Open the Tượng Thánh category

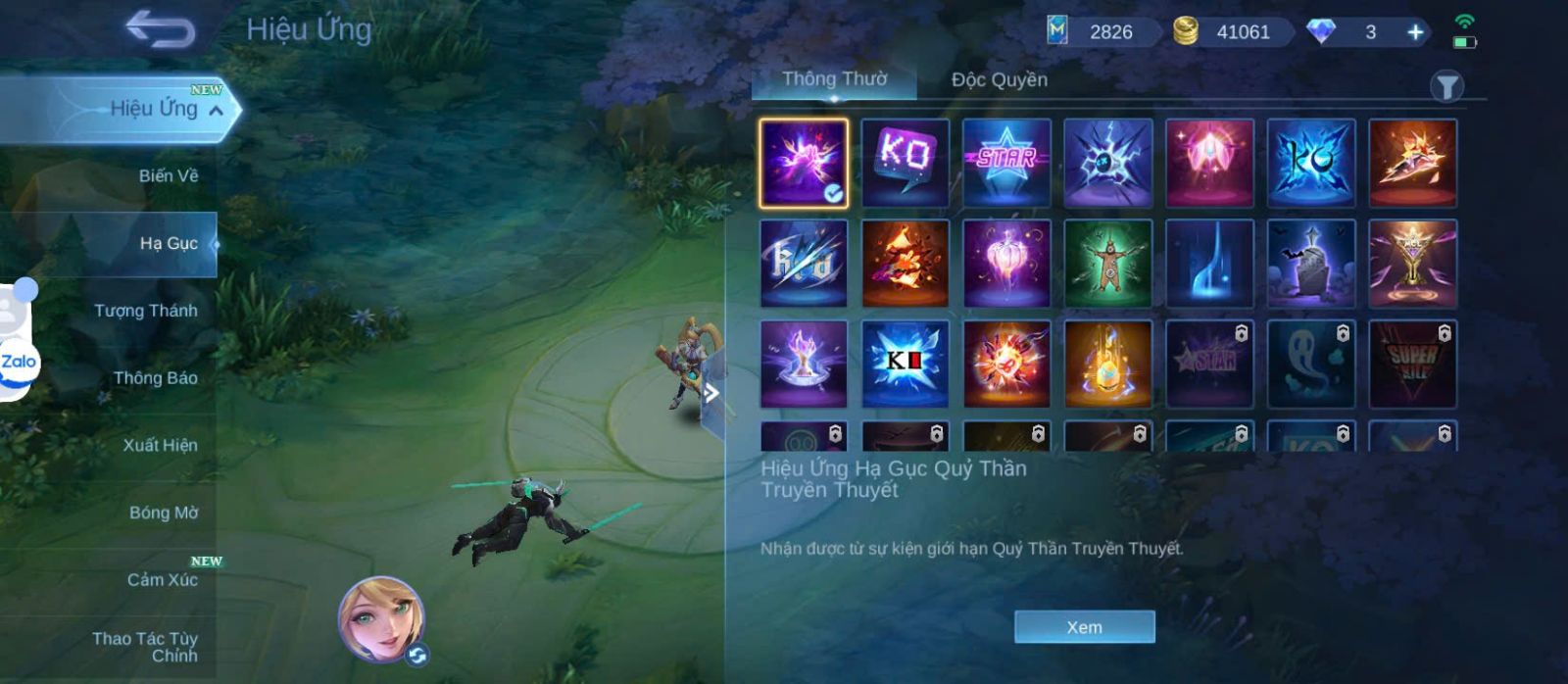pos(145,311)
